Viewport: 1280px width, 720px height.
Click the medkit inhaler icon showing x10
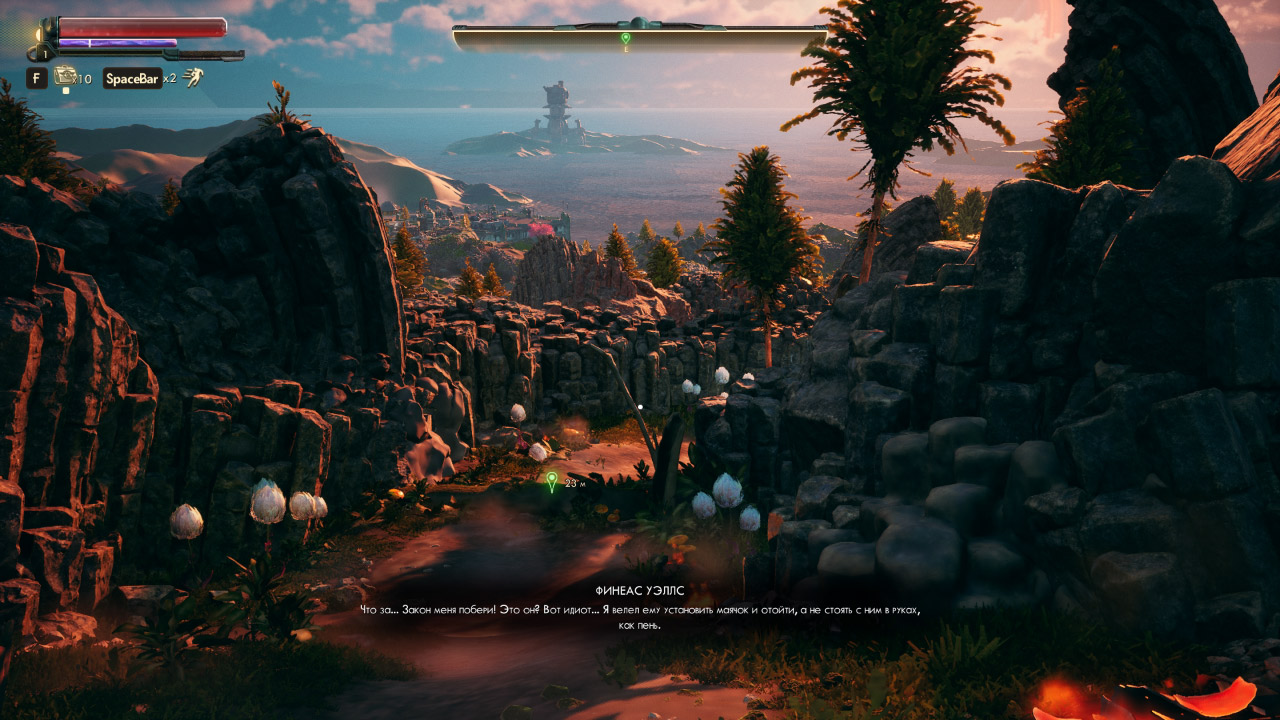pos(66,77)
